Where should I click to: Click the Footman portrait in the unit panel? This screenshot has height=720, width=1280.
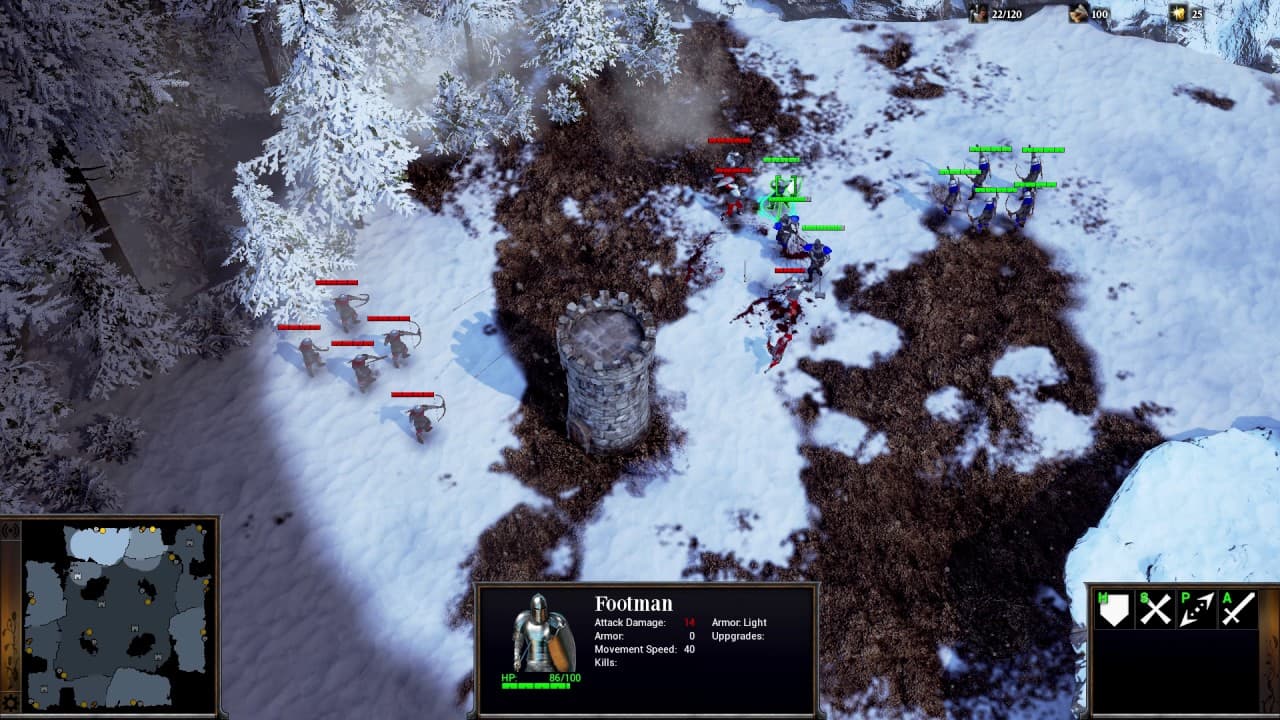pyautogui.click(x=543, y=633)
